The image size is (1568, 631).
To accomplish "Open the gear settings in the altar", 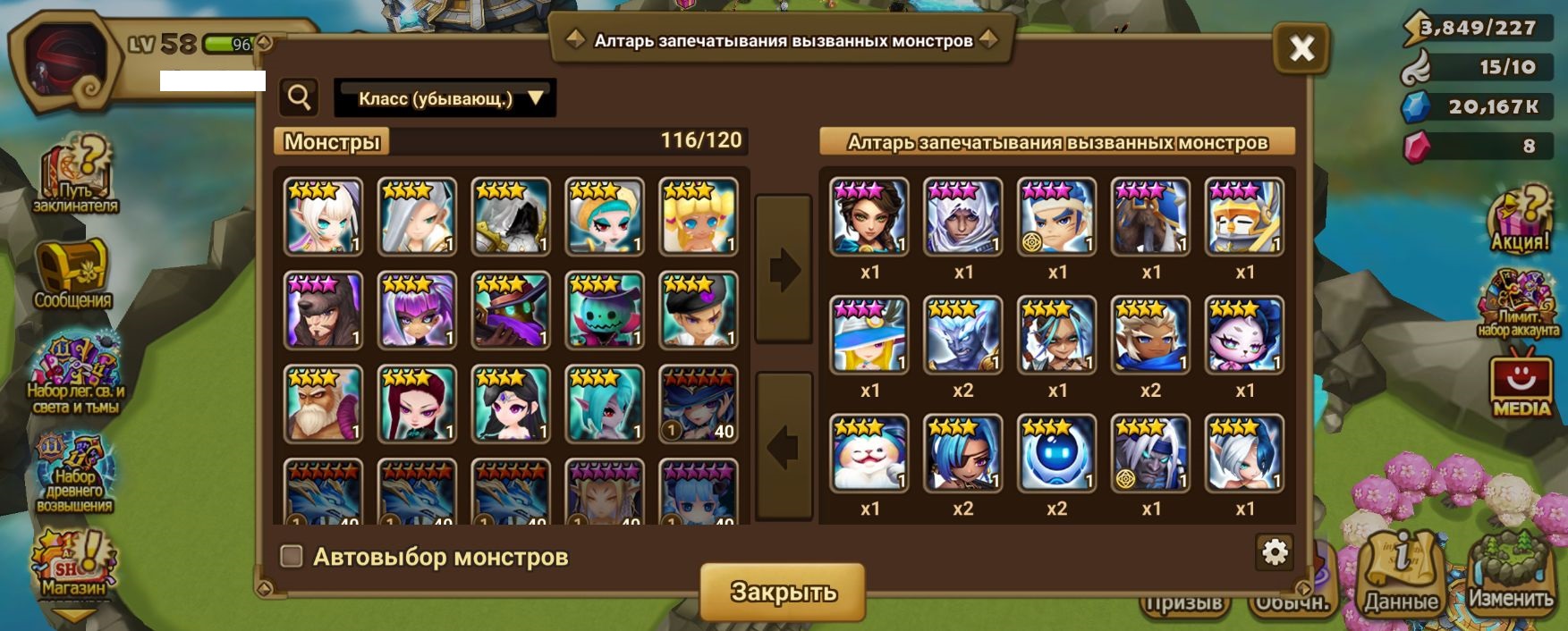I will pos(1274,552).
